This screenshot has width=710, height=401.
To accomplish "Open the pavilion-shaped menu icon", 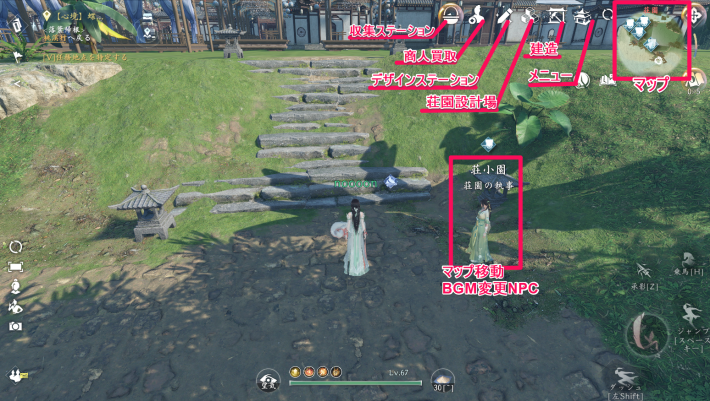I will 582,16.
